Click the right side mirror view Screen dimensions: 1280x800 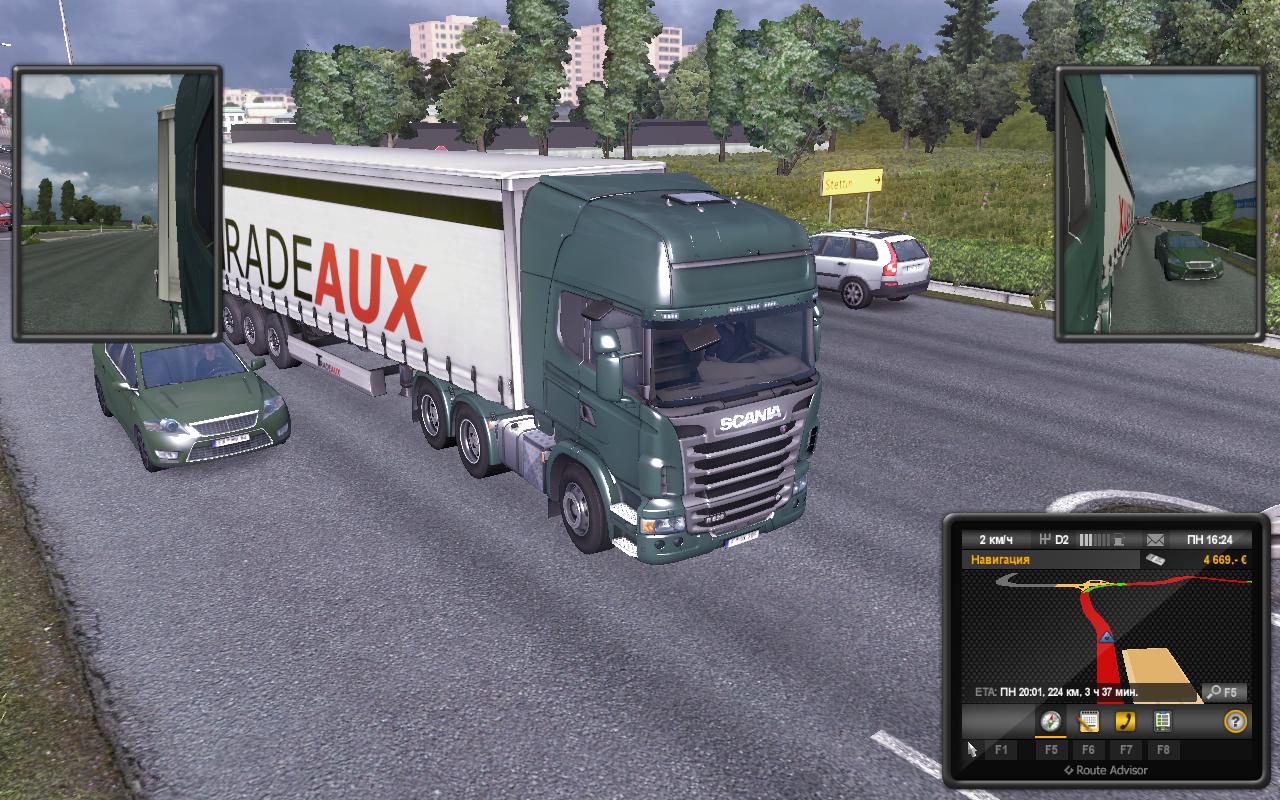coord(1160,204)
